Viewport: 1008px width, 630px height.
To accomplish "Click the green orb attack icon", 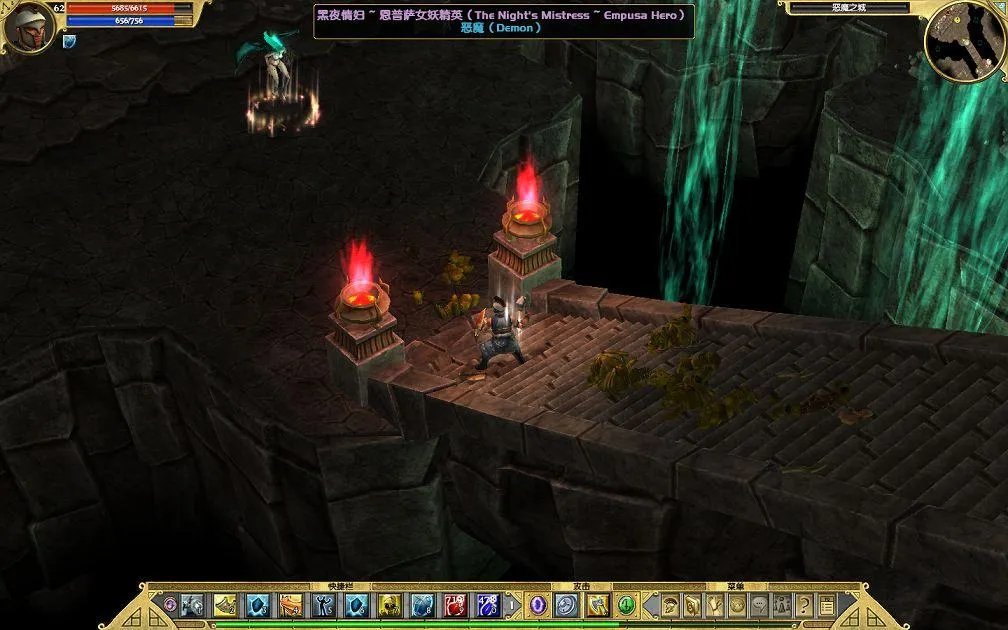I will 626,604.
